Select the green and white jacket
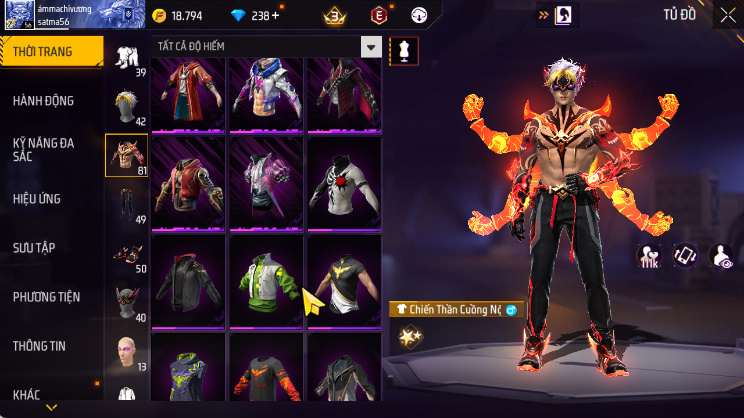This screenshot has height=418, width=744. (266, 280)
